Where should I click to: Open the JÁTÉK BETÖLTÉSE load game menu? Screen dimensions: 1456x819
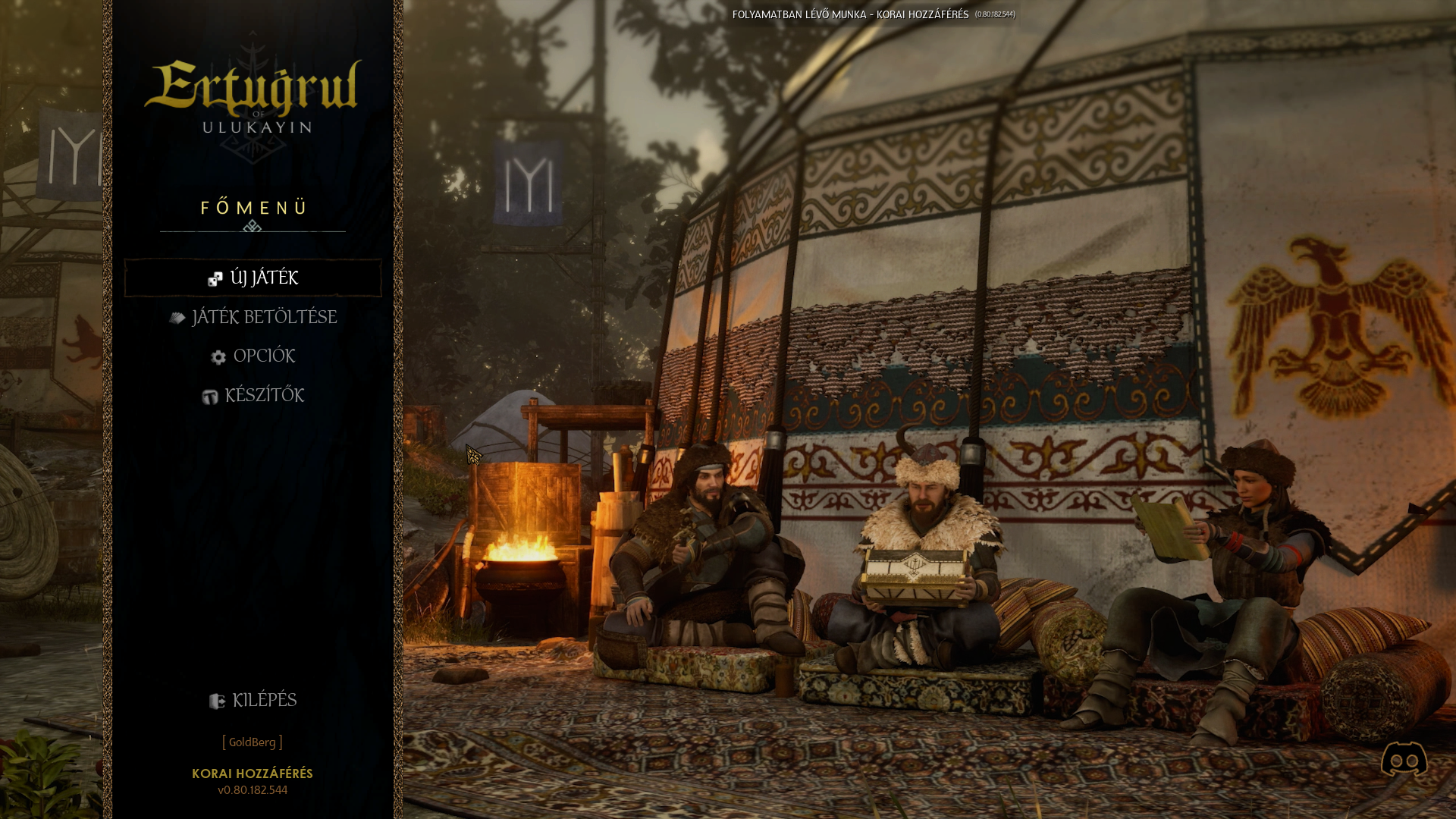tap(253, 317)
